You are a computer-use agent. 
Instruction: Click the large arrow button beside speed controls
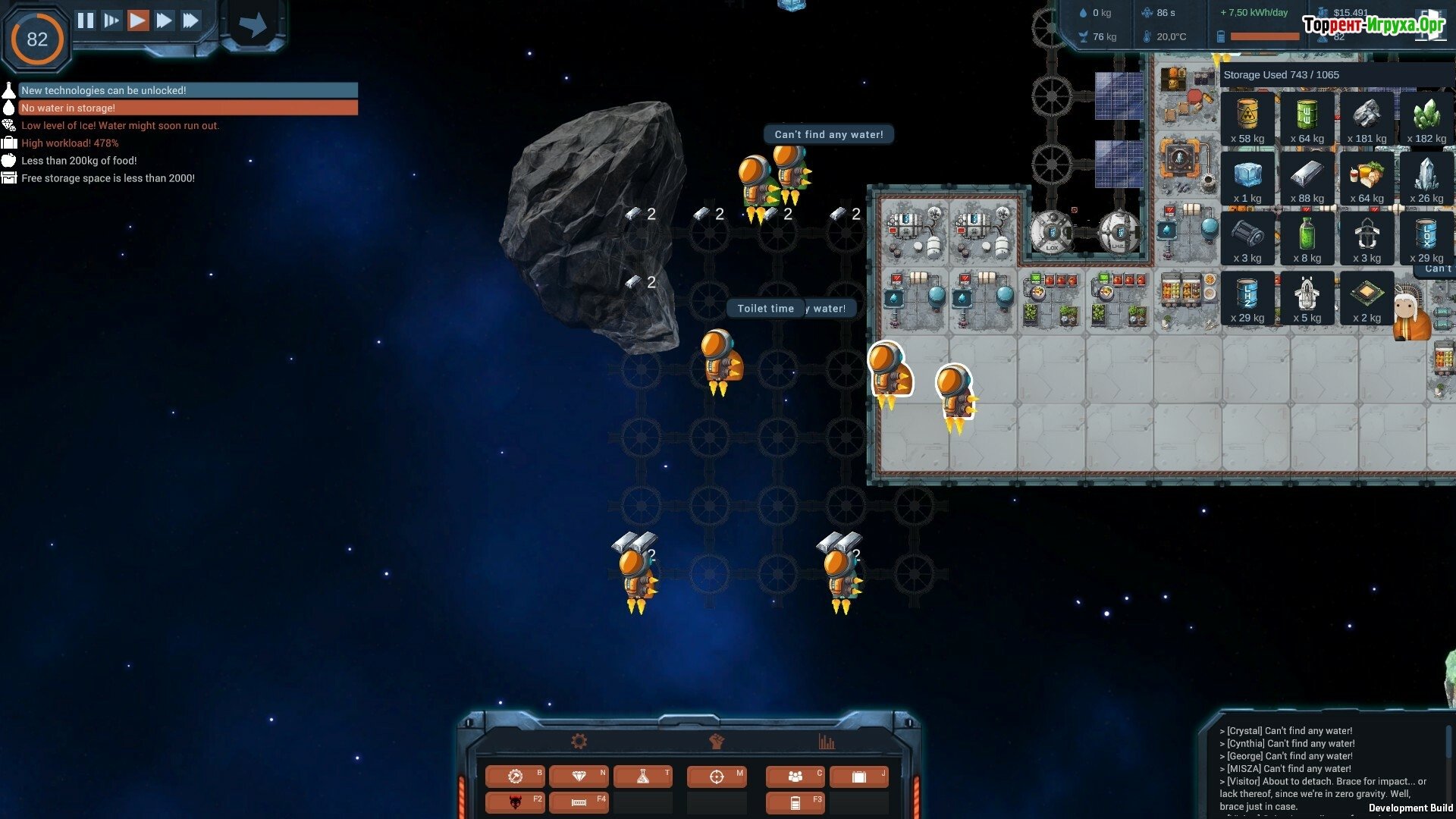[253, 25]
